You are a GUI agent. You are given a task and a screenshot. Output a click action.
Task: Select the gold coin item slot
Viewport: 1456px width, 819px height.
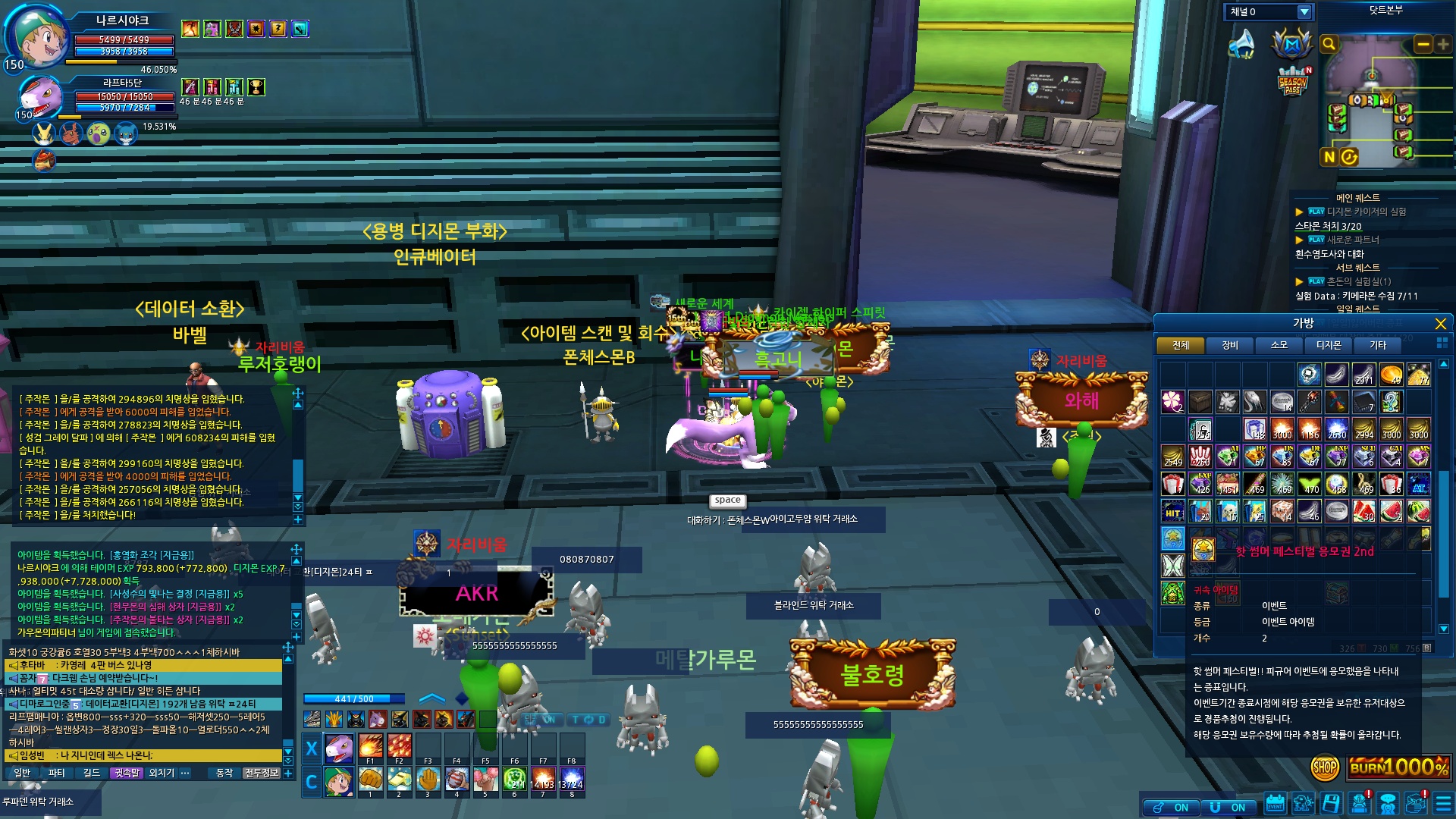click(1390, 374)
